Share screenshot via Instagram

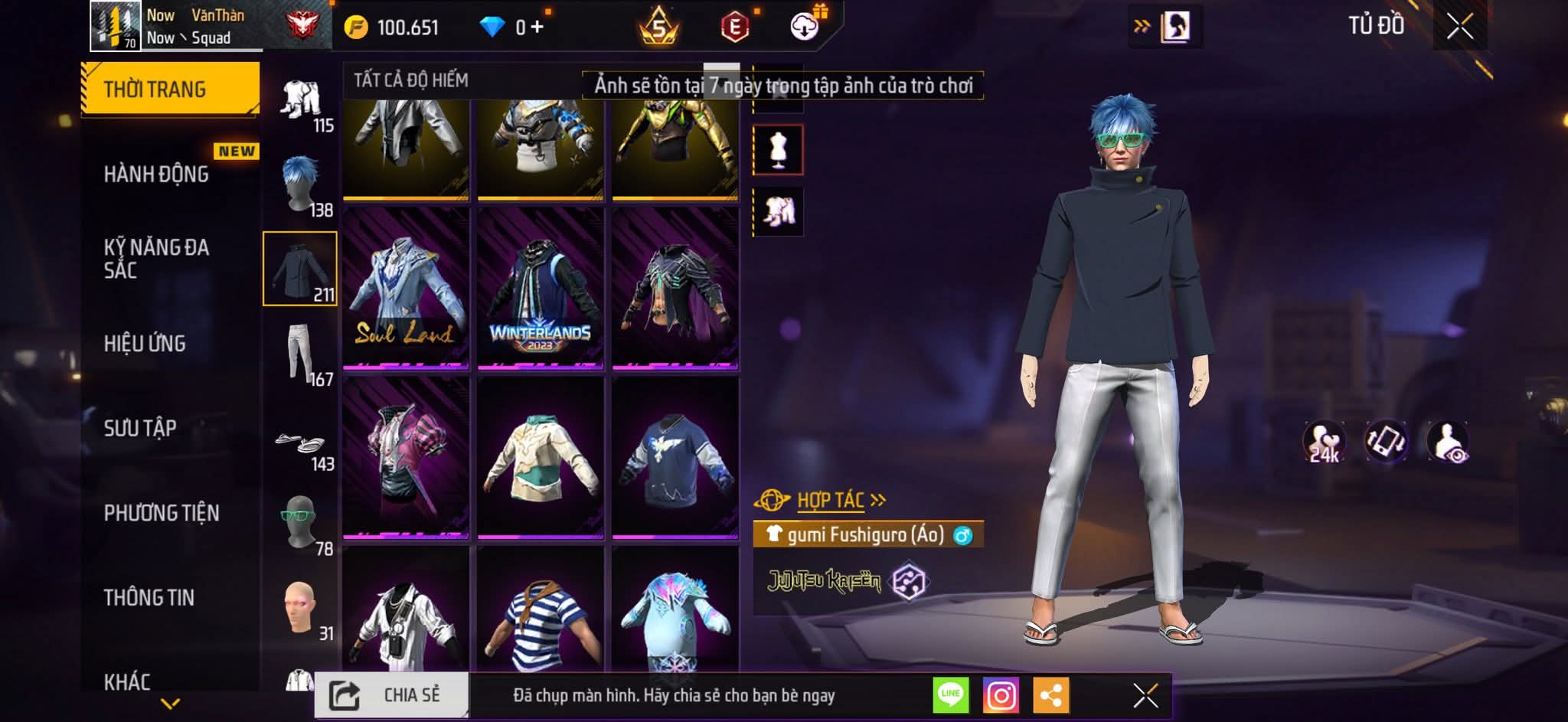[1001, 695]
